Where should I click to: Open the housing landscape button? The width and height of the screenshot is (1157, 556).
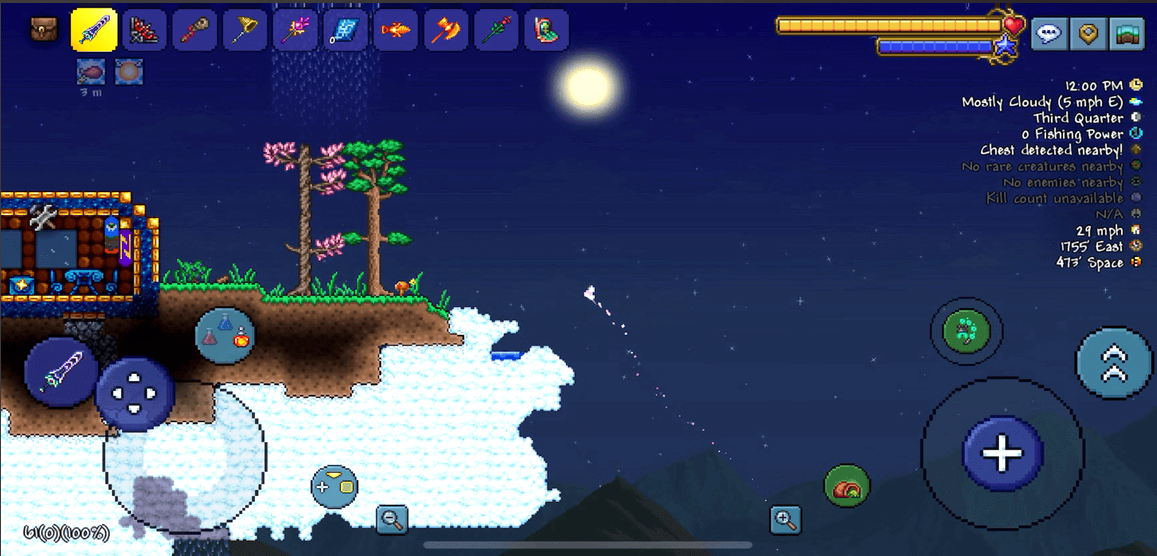1128,34
